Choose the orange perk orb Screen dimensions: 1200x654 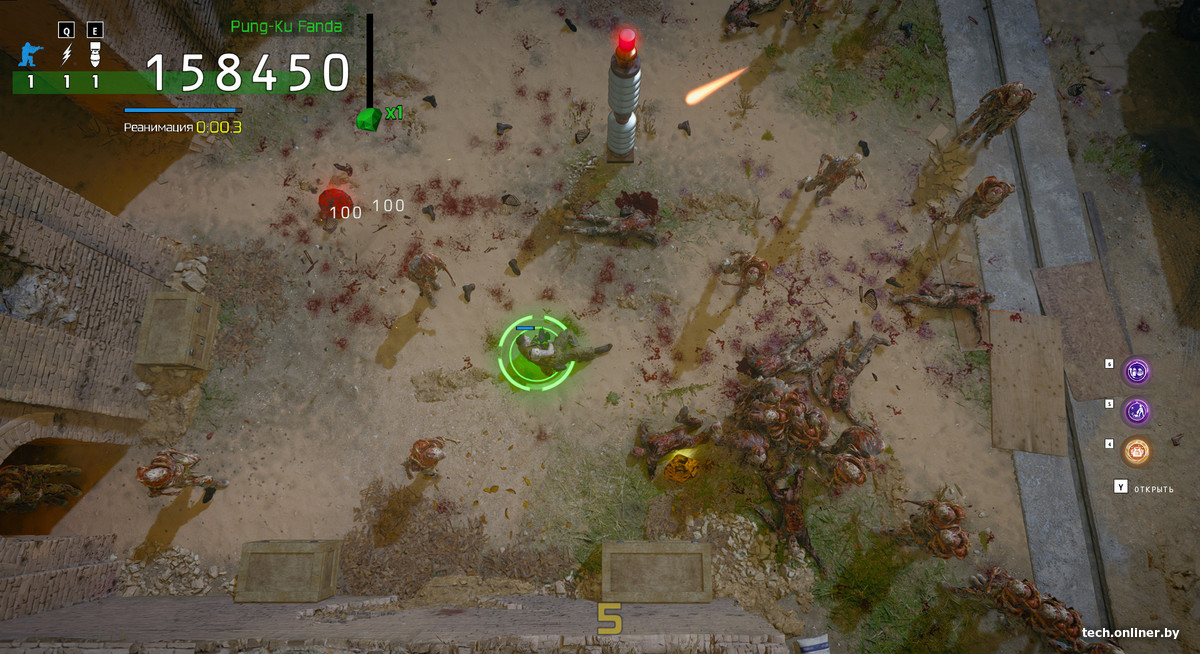pos(1136,451)
